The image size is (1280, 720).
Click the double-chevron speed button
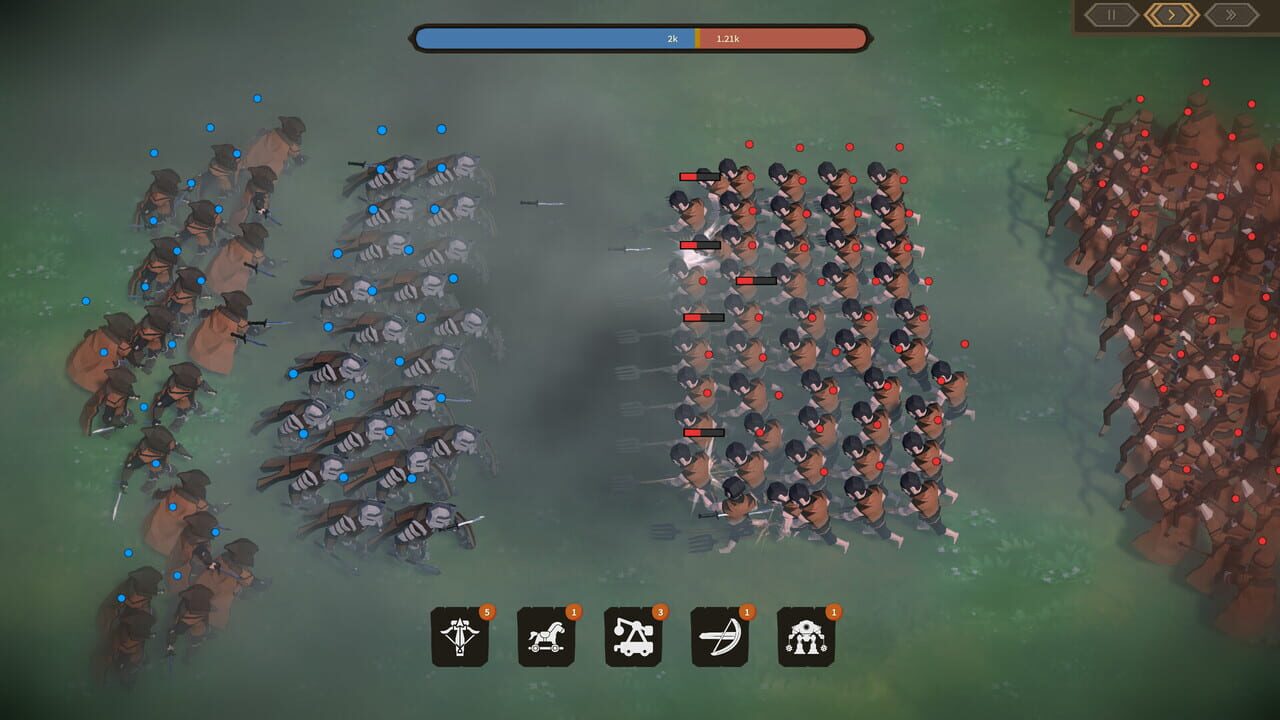coord(1230,15)
